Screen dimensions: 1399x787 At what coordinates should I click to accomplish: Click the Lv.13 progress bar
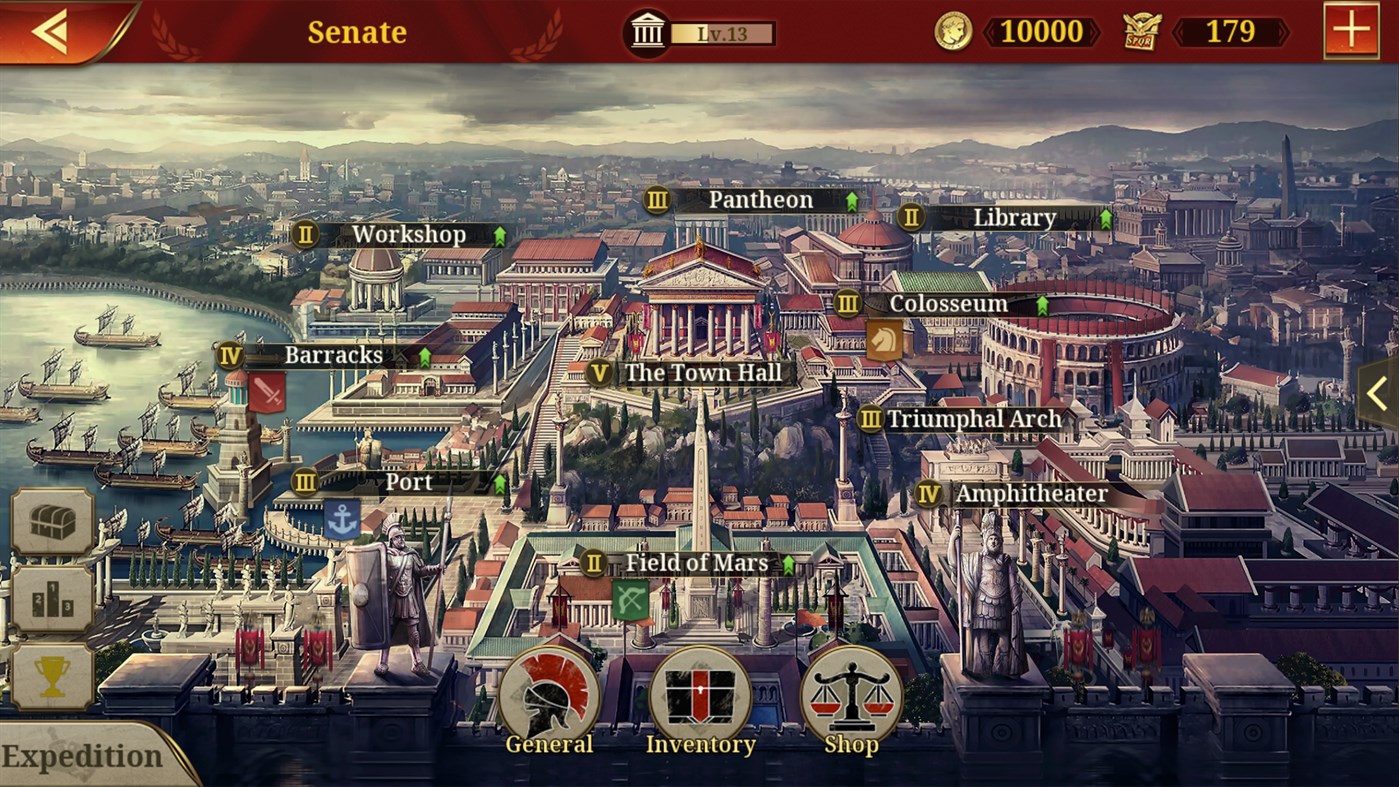point(722,31)
